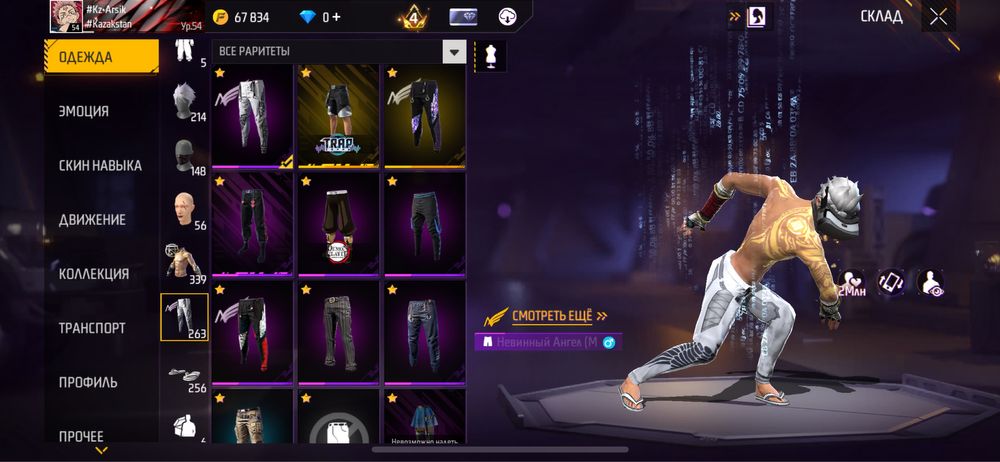Pick the striped grey trousers item
Viewport: 1000px width, 462px height.
pyautogui.click(x=338, y=333)
